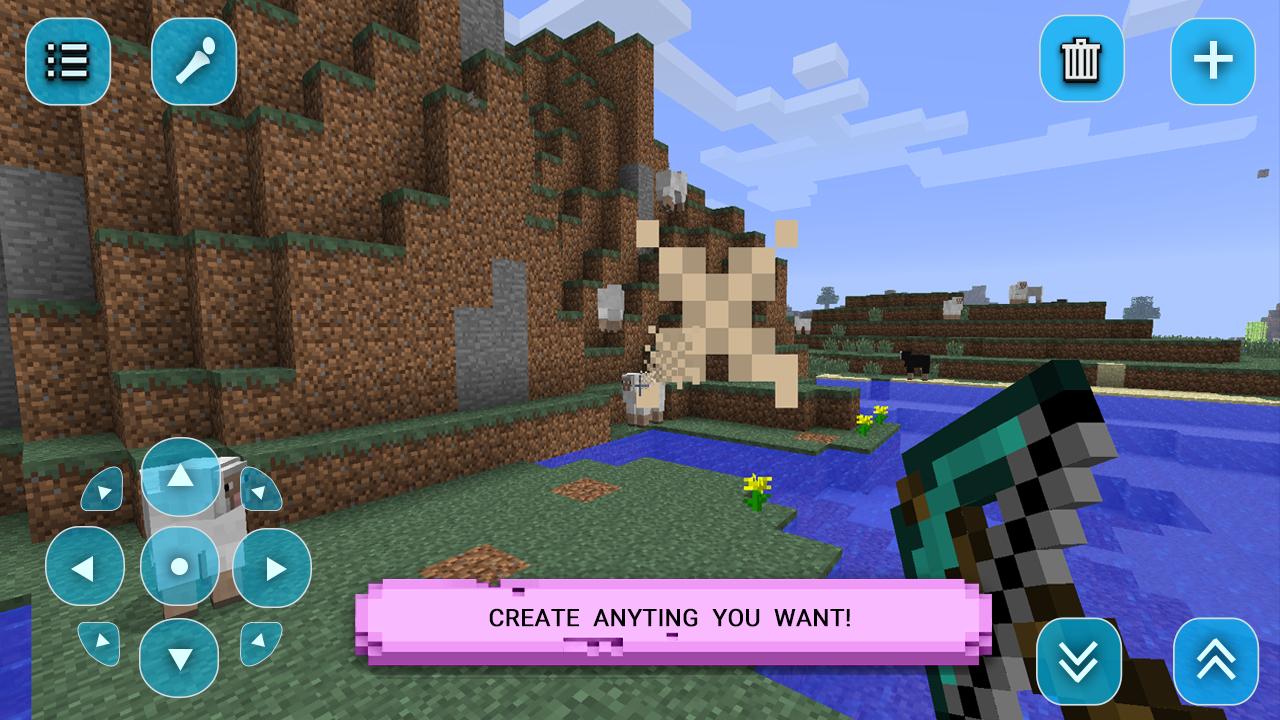Strafe left with the left arrow
This screenshot has height=720, width=1280.
(x=85, y=568)
